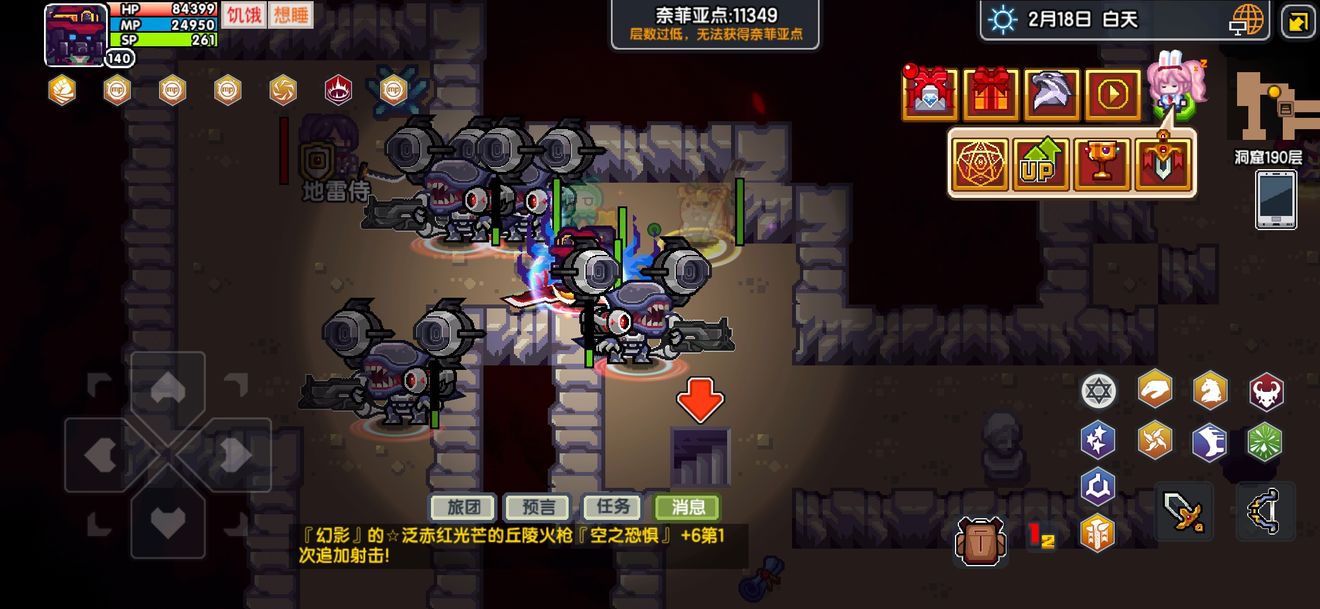Fire the bow weapon button
The height and width of the screenshot is (609, 1320).
click(x=1265, y=511)
